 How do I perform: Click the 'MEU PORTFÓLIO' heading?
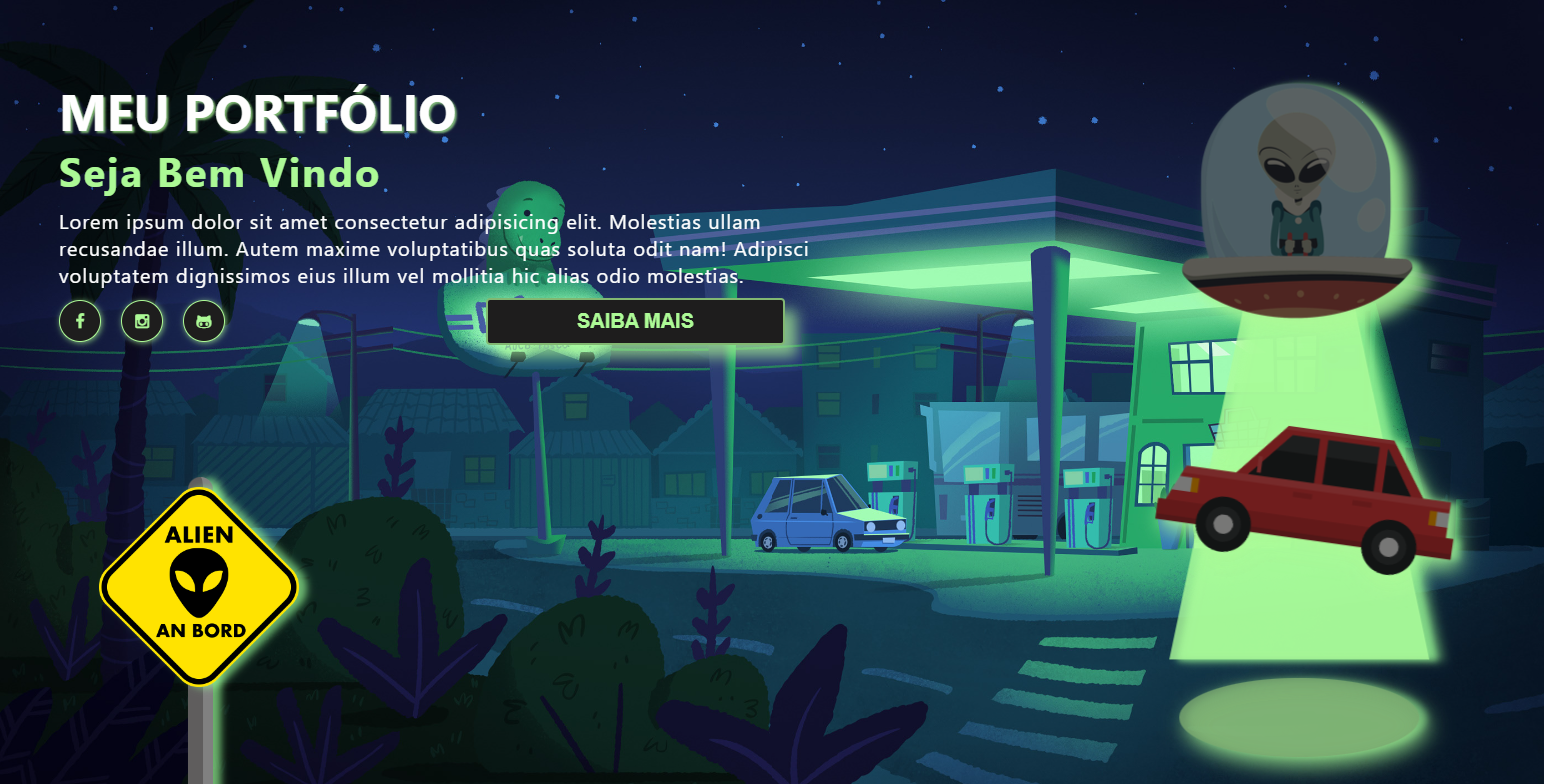pyautogui.click(x=258, y=113)
